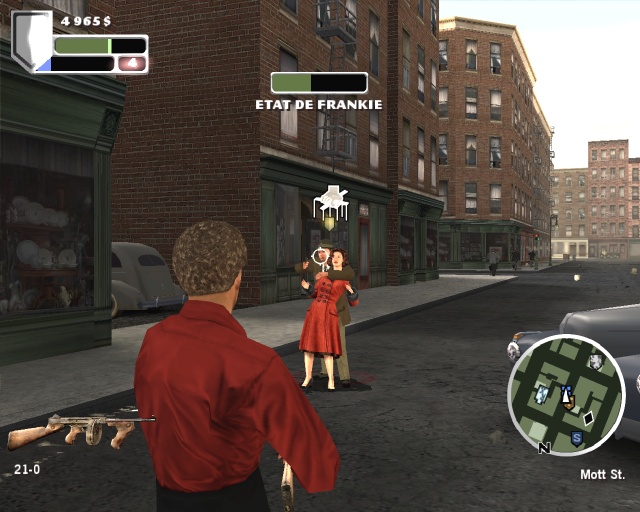Click the white objective marker above Frankie
The width and height of the screenshot is (640, 512).
coord(330,203)
